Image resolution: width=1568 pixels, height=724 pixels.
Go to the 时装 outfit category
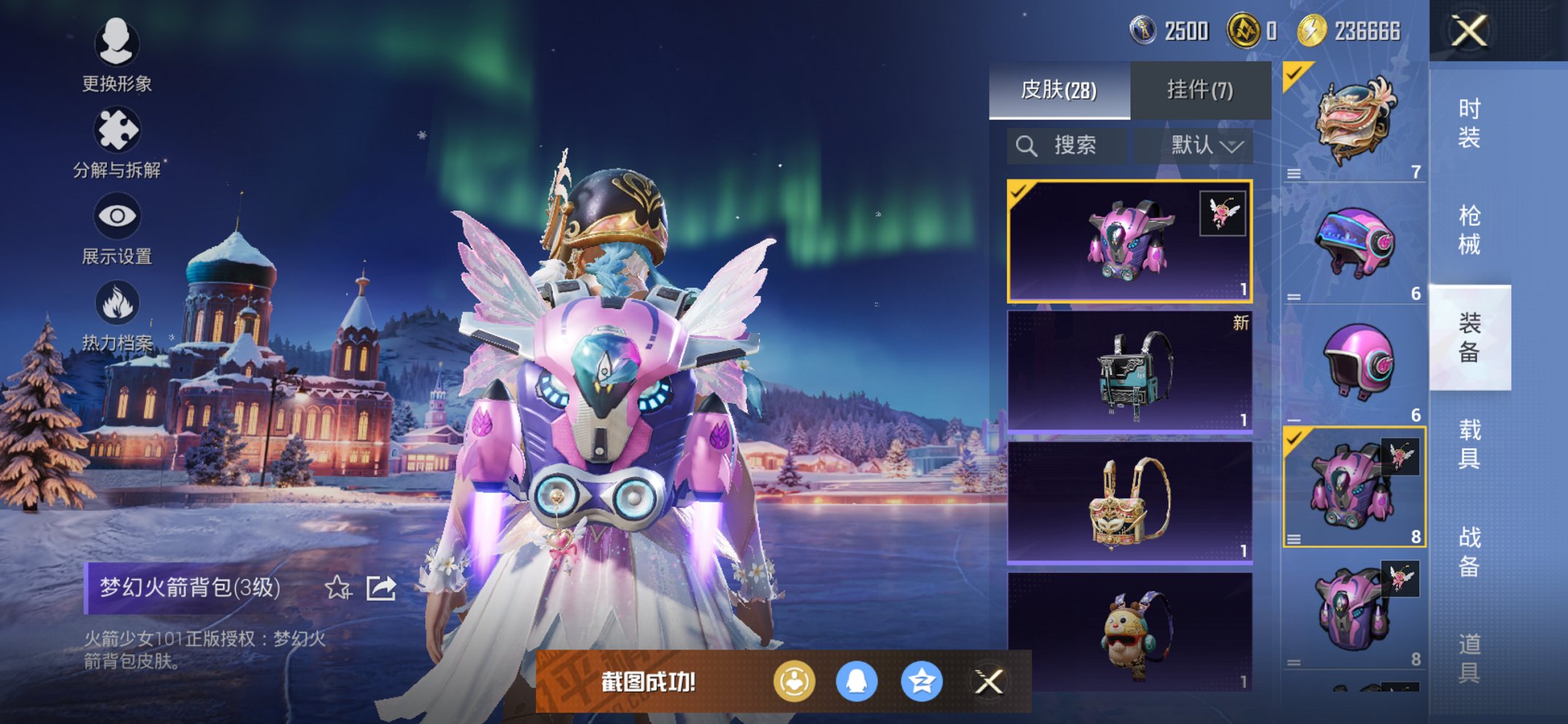1469,122
